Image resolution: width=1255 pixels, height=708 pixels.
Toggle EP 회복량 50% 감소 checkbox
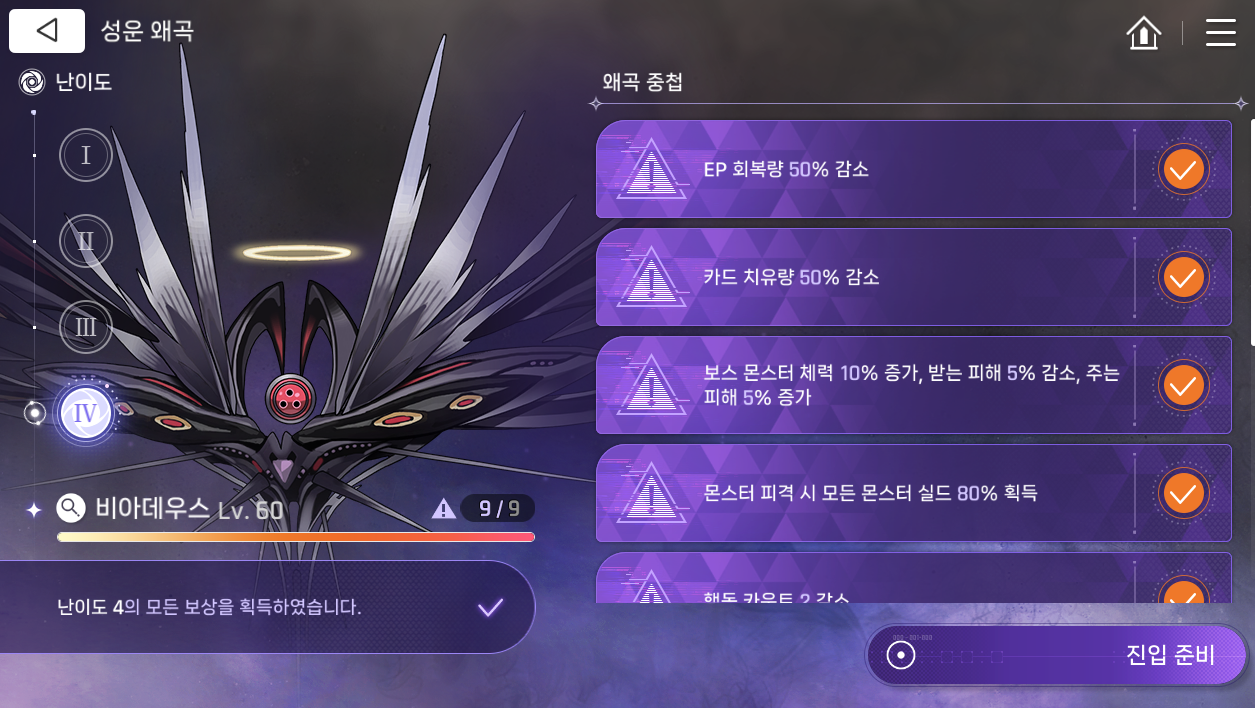[1183, 170]
